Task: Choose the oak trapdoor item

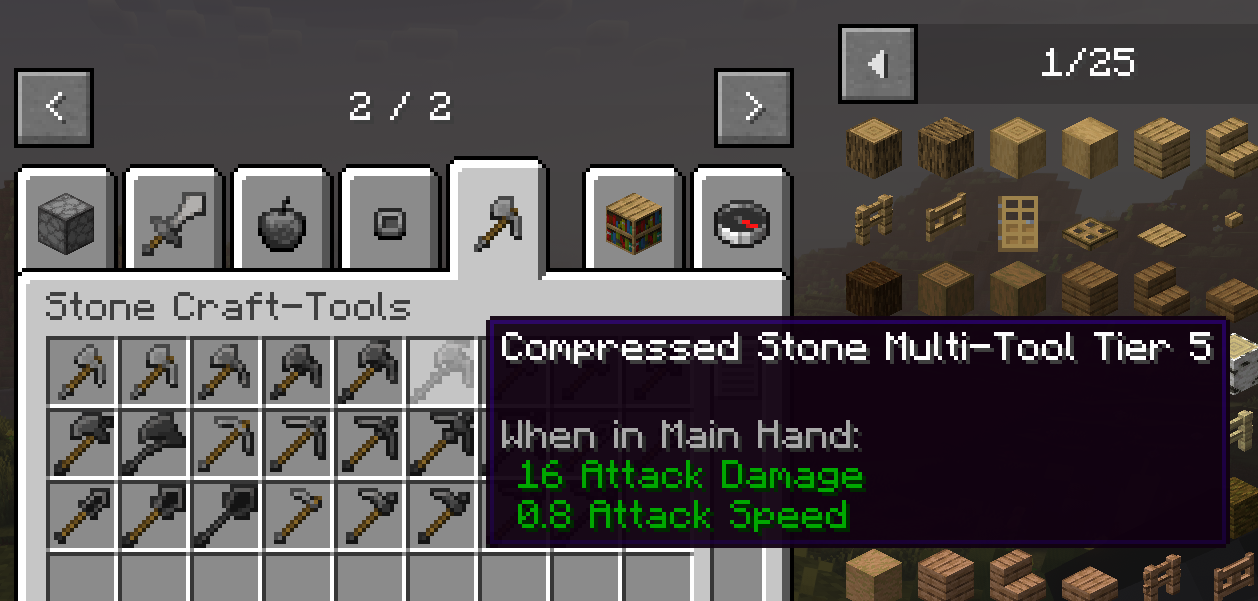Action: click(1089, 235)
